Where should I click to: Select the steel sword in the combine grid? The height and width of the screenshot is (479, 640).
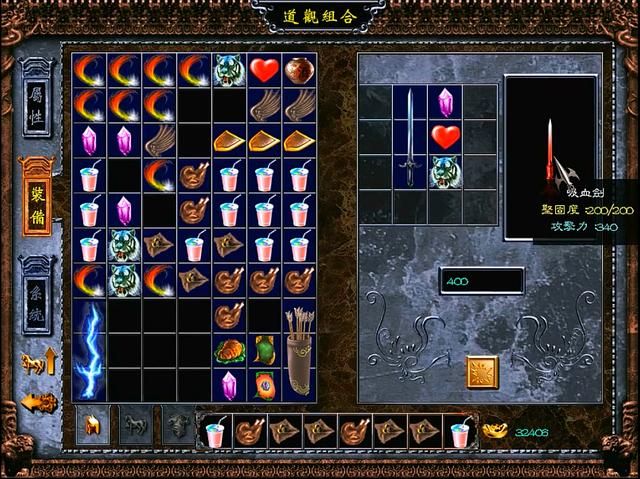click(410, 136)
